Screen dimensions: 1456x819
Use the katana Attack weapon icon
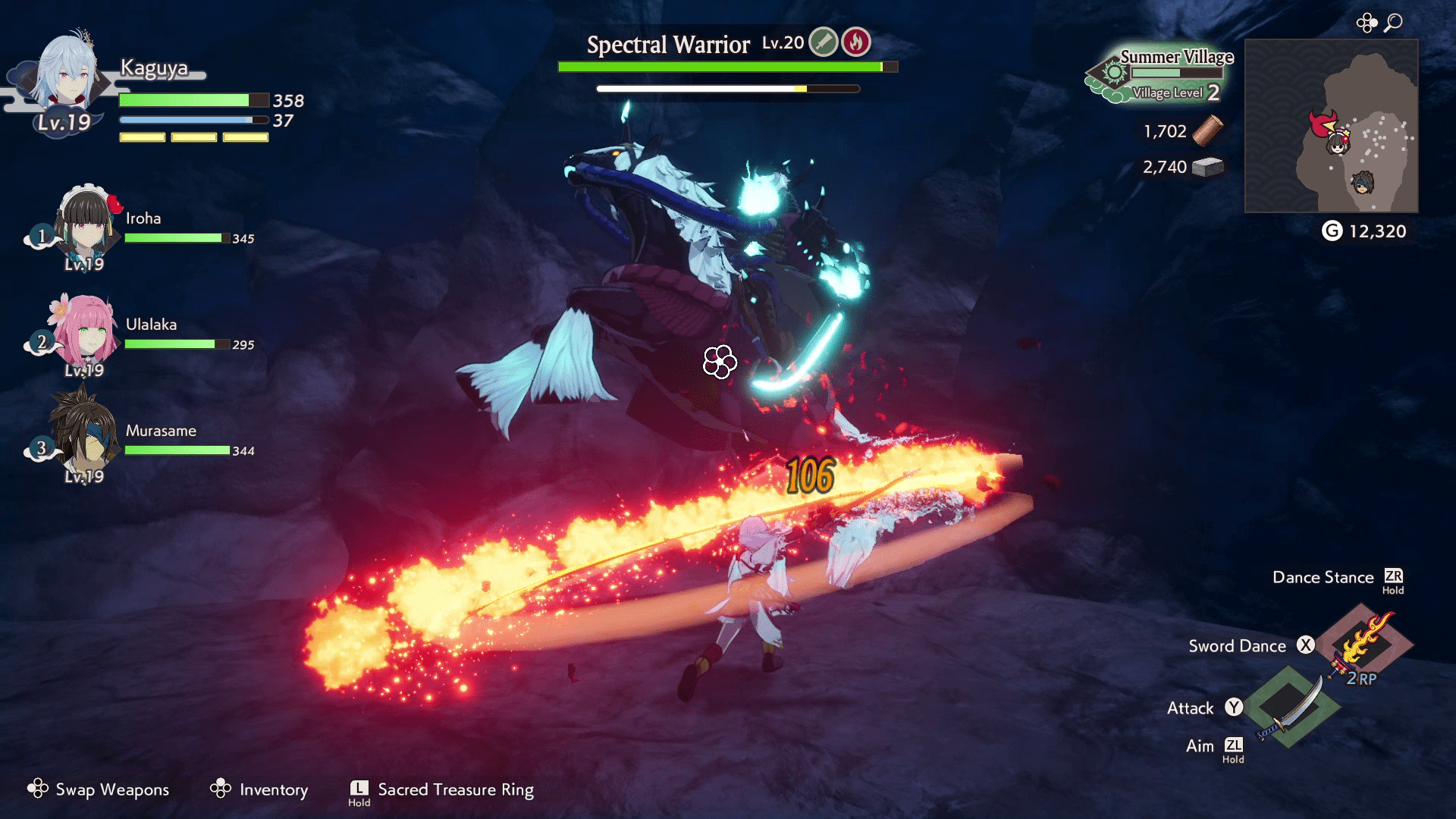point(1289,707)
